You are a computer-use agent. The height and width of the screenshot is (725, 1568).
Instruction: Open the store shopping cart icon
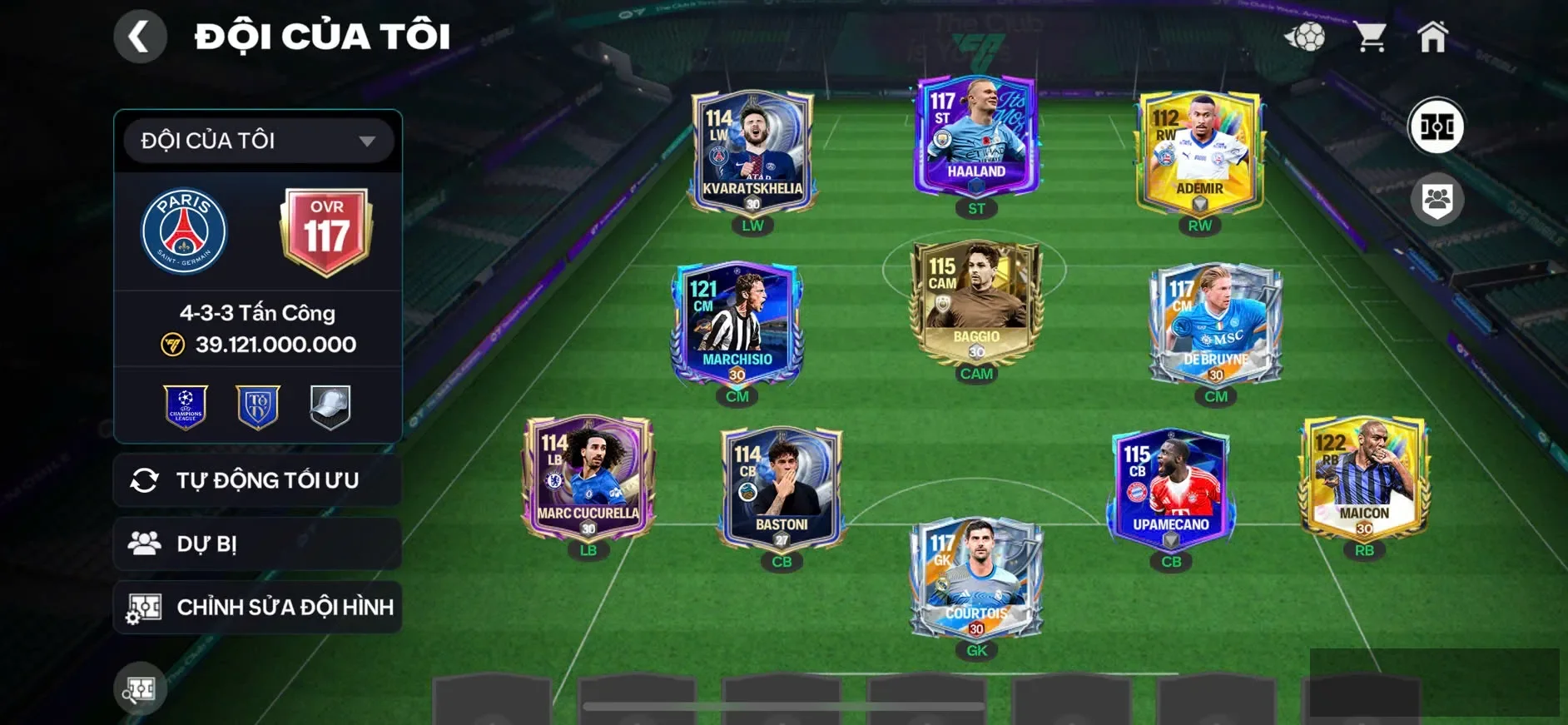tap(1371, 35)
